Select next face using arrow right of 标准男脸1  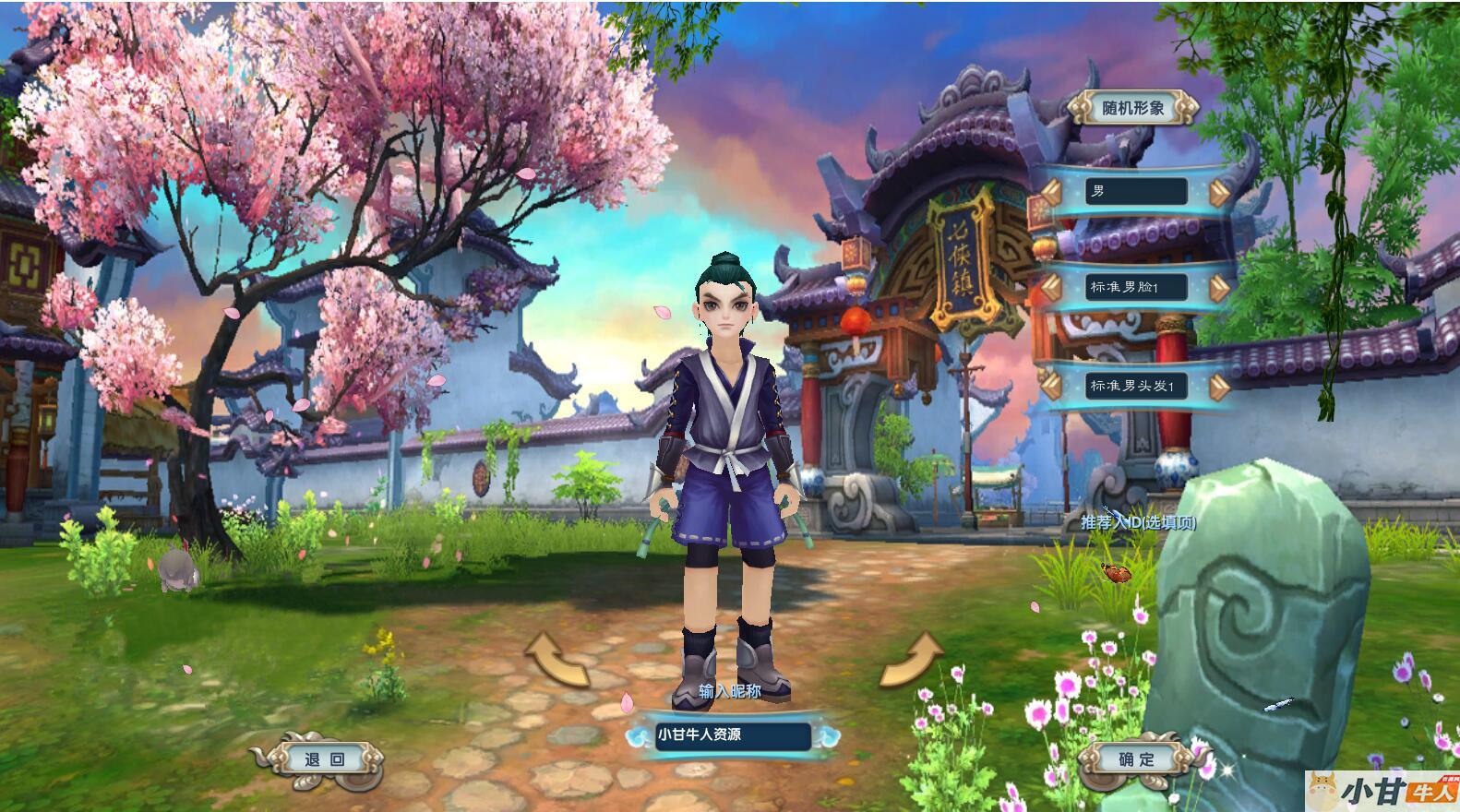(1220, 287)
